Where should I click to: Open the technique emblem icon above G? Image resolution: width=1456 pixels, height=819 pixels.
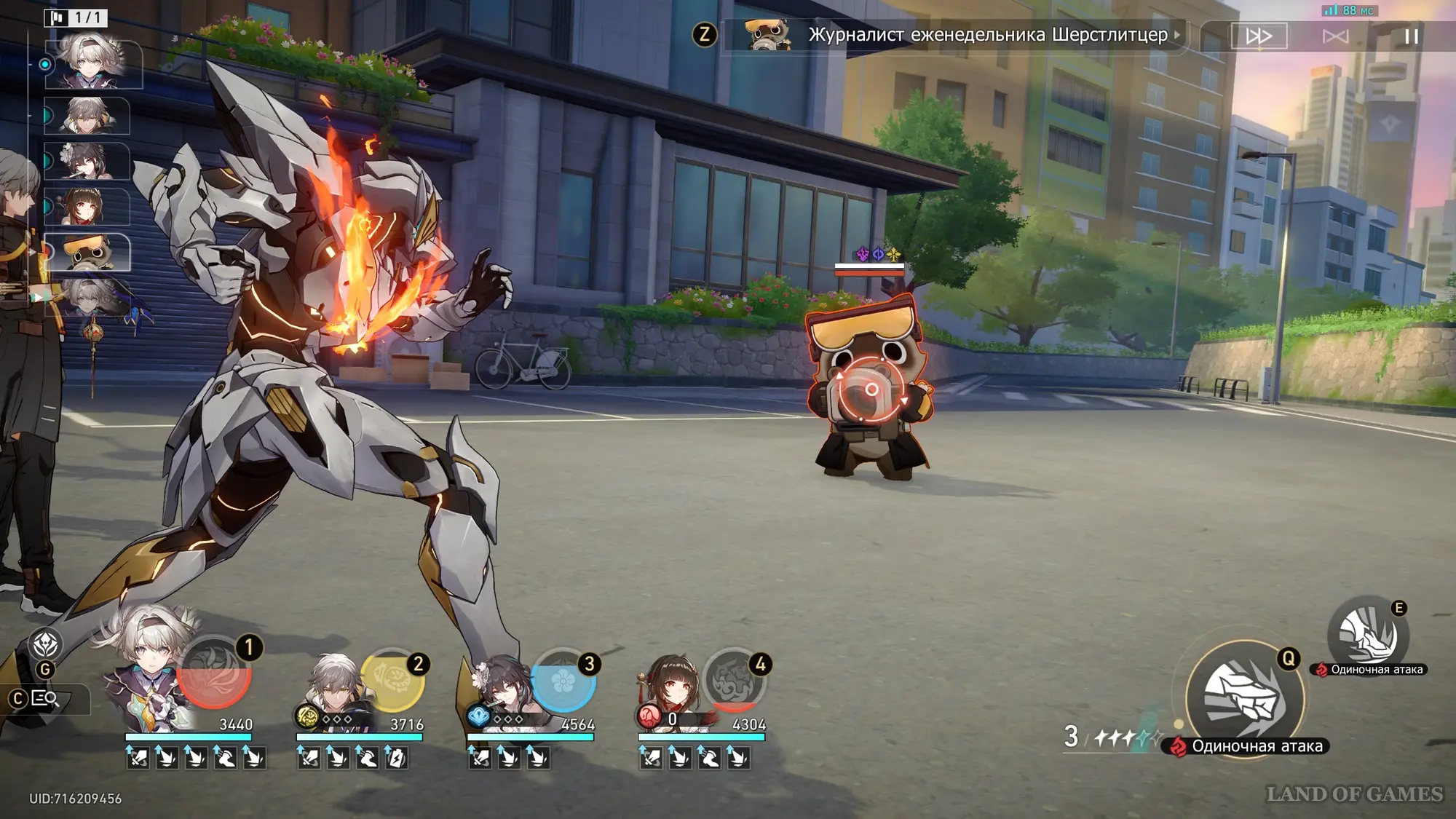45,644
